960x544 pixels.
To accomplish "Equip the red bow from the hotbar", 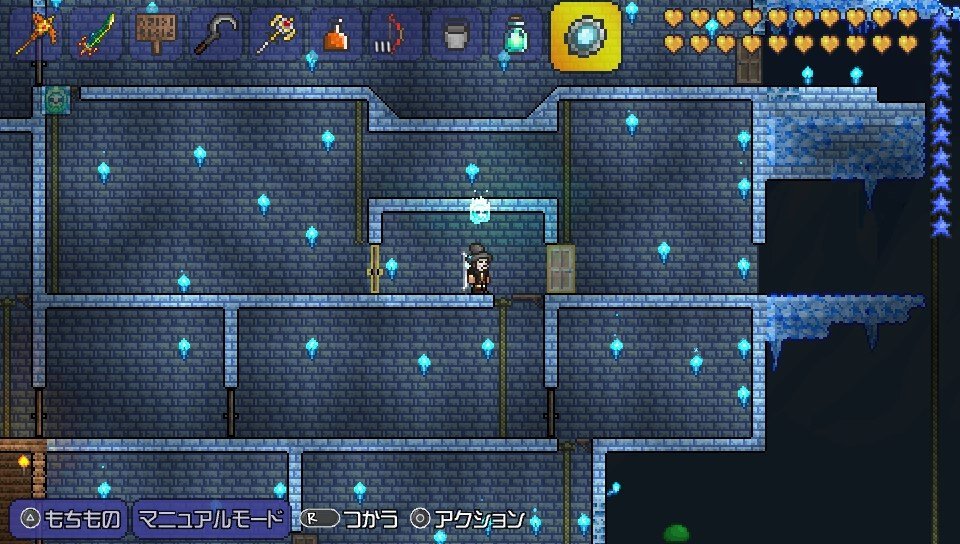I will coord(396,35).
